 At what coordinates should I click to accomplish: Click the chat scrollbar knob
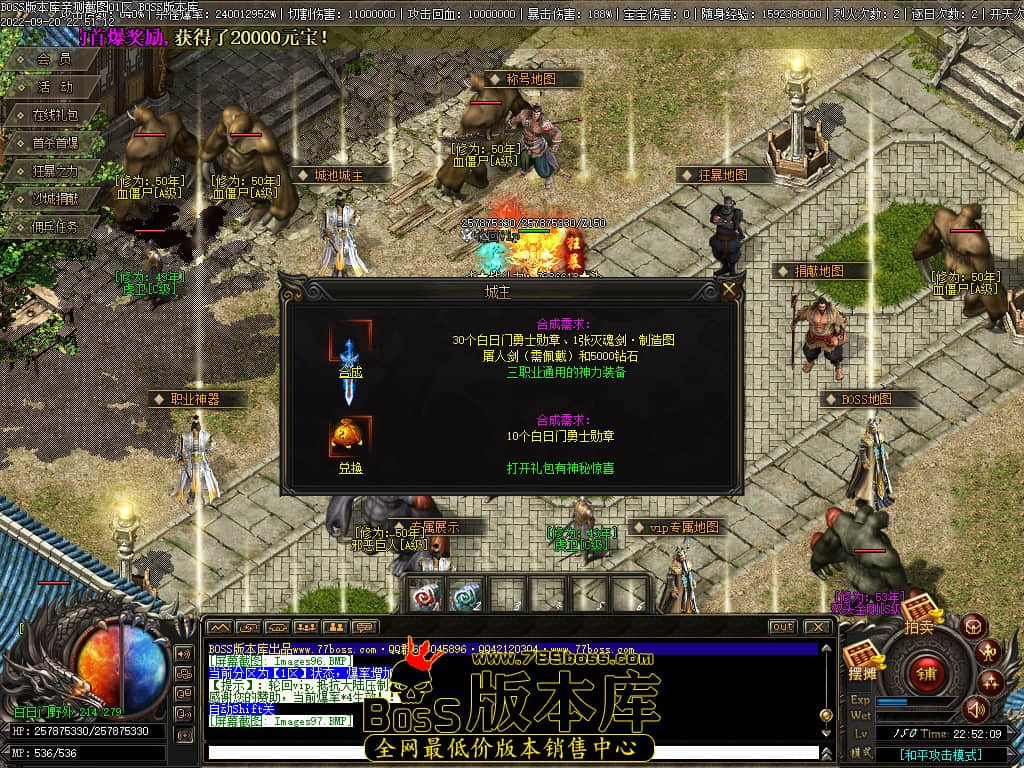coord(826,716)
